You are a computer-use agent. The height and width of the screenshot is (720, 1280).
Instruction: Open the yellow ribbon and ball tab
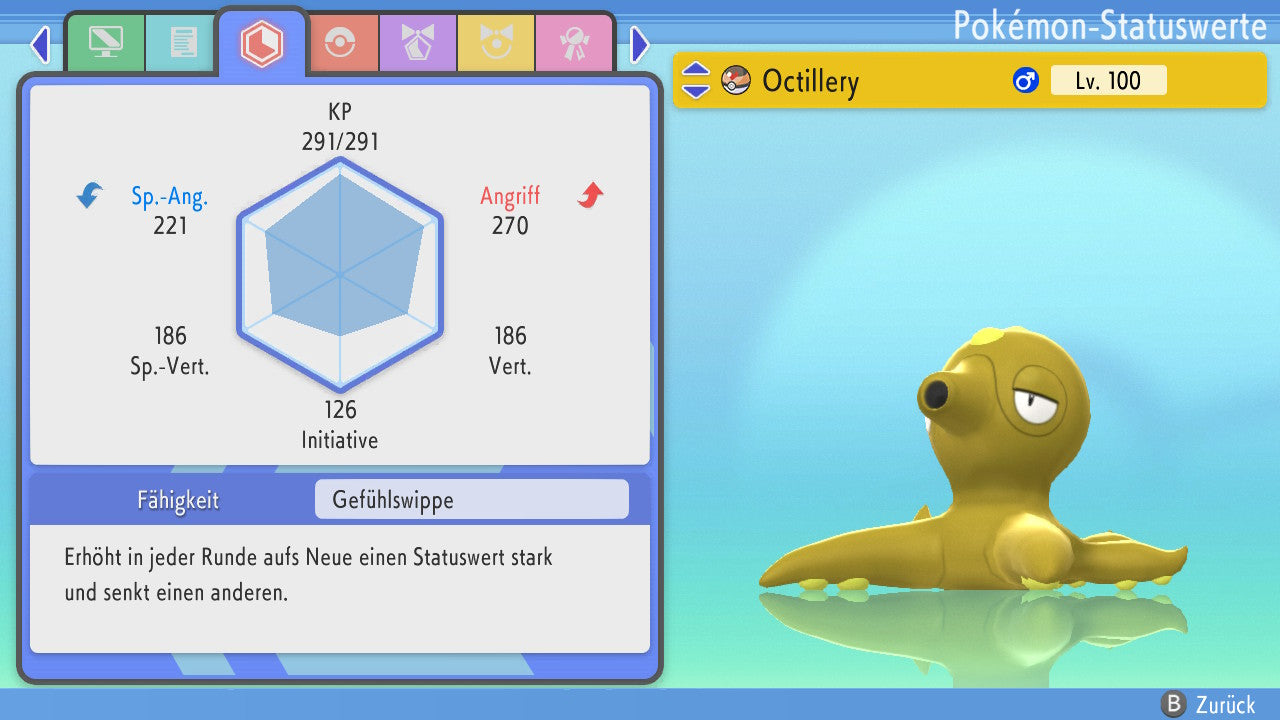[495, 43]
